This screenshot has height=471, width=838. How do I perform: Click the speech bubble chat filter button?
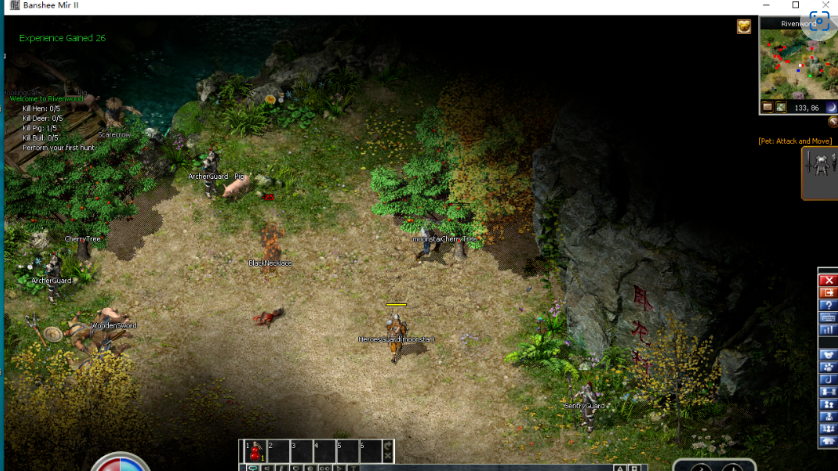[253, 467]
